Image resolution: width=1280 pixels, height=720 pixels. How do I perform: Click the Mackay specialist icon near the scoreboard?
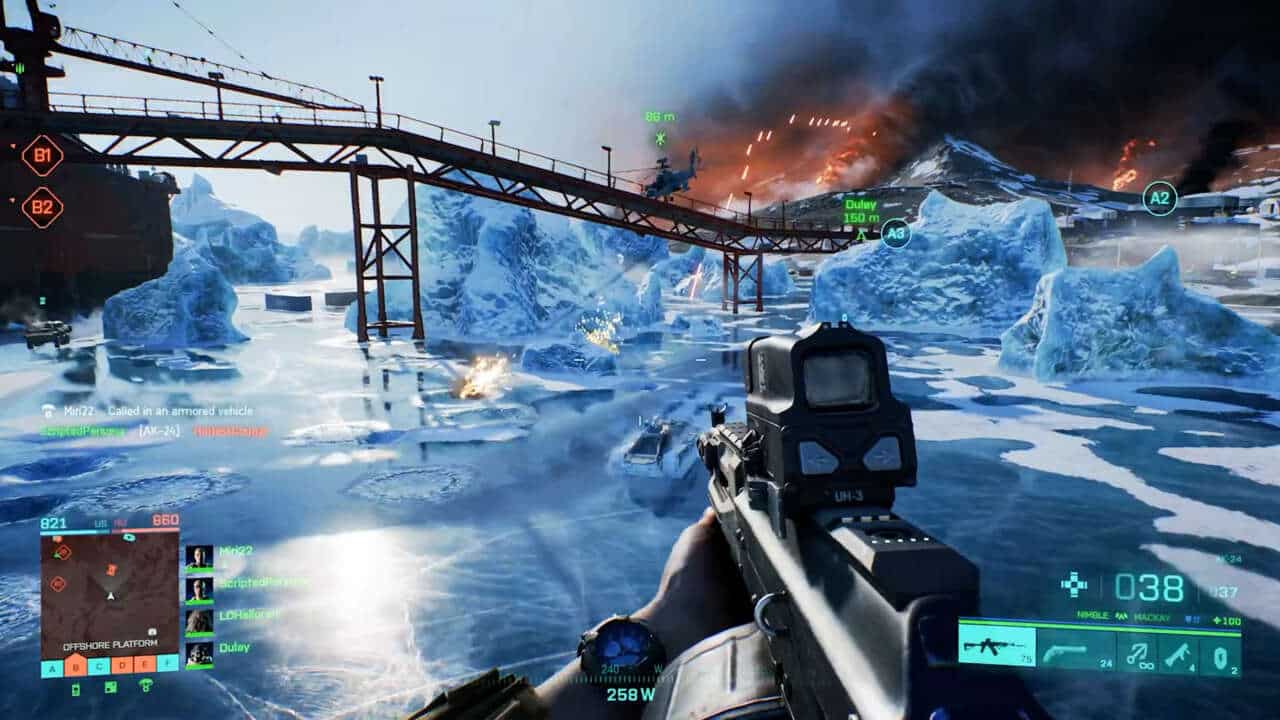click(x=1122, y=616)
